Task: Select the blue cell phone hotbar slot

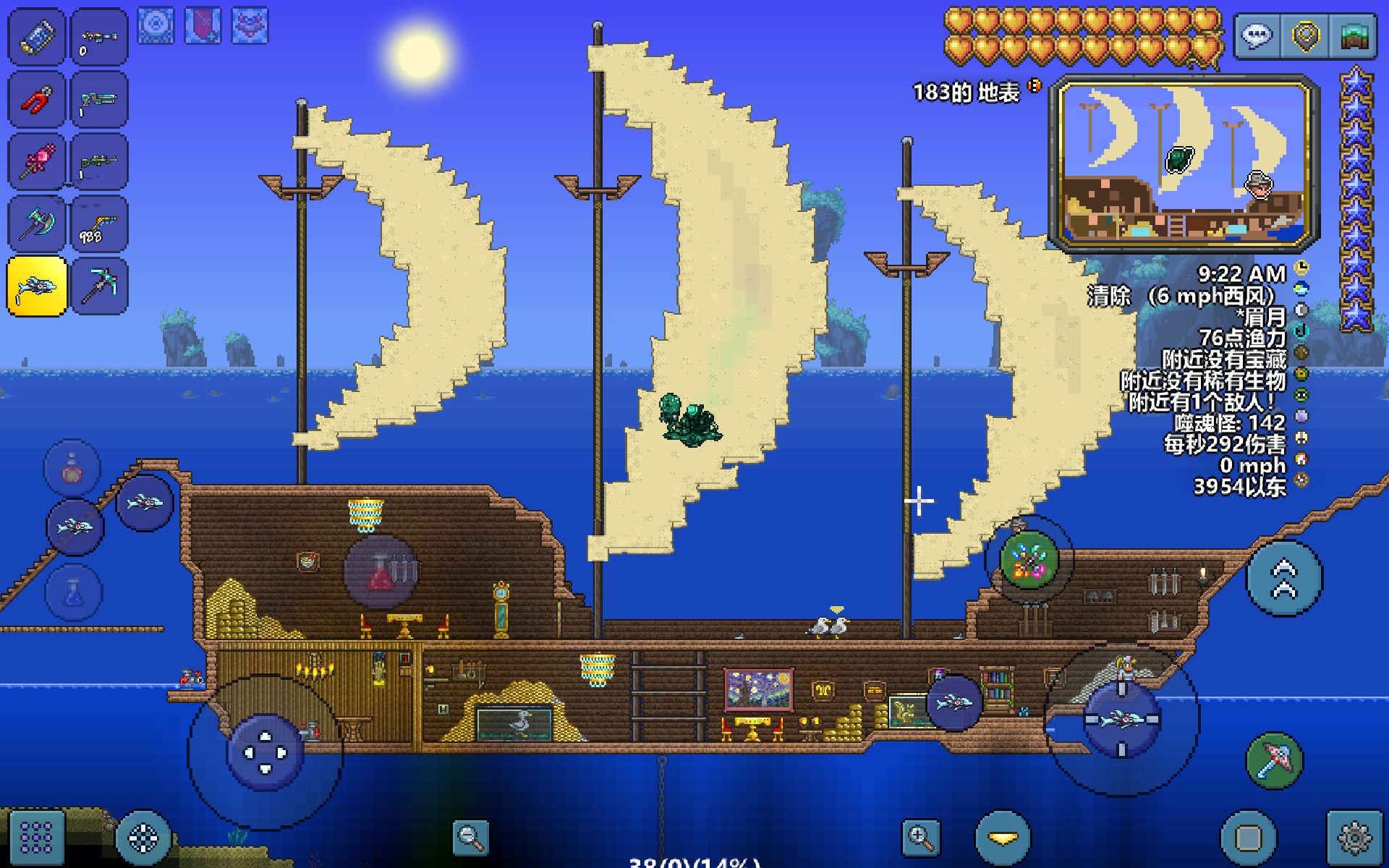Action: tap(37, 38)
